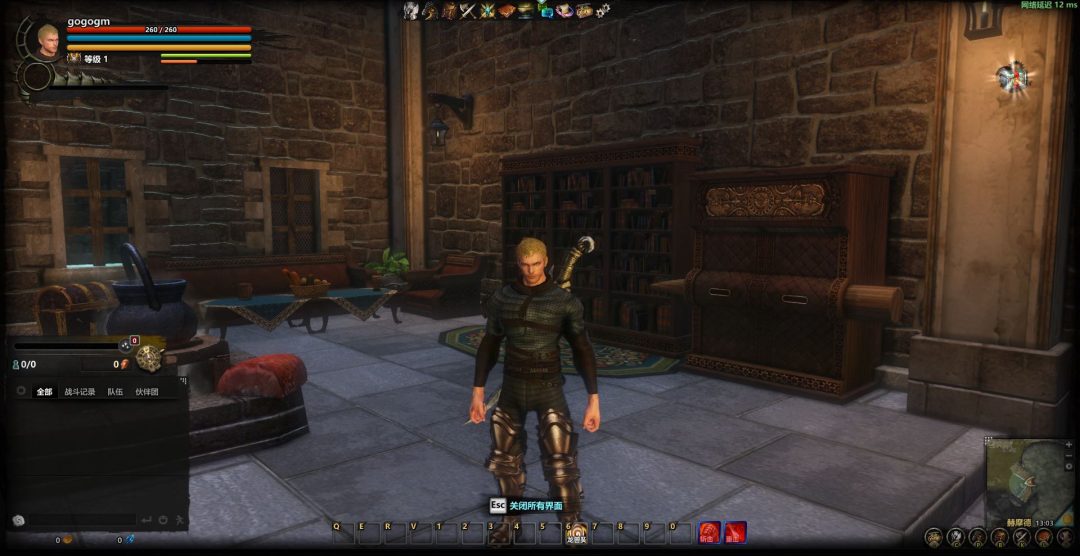
Task: Switch to the 队伍 chat tab
Action: (115, 392)
